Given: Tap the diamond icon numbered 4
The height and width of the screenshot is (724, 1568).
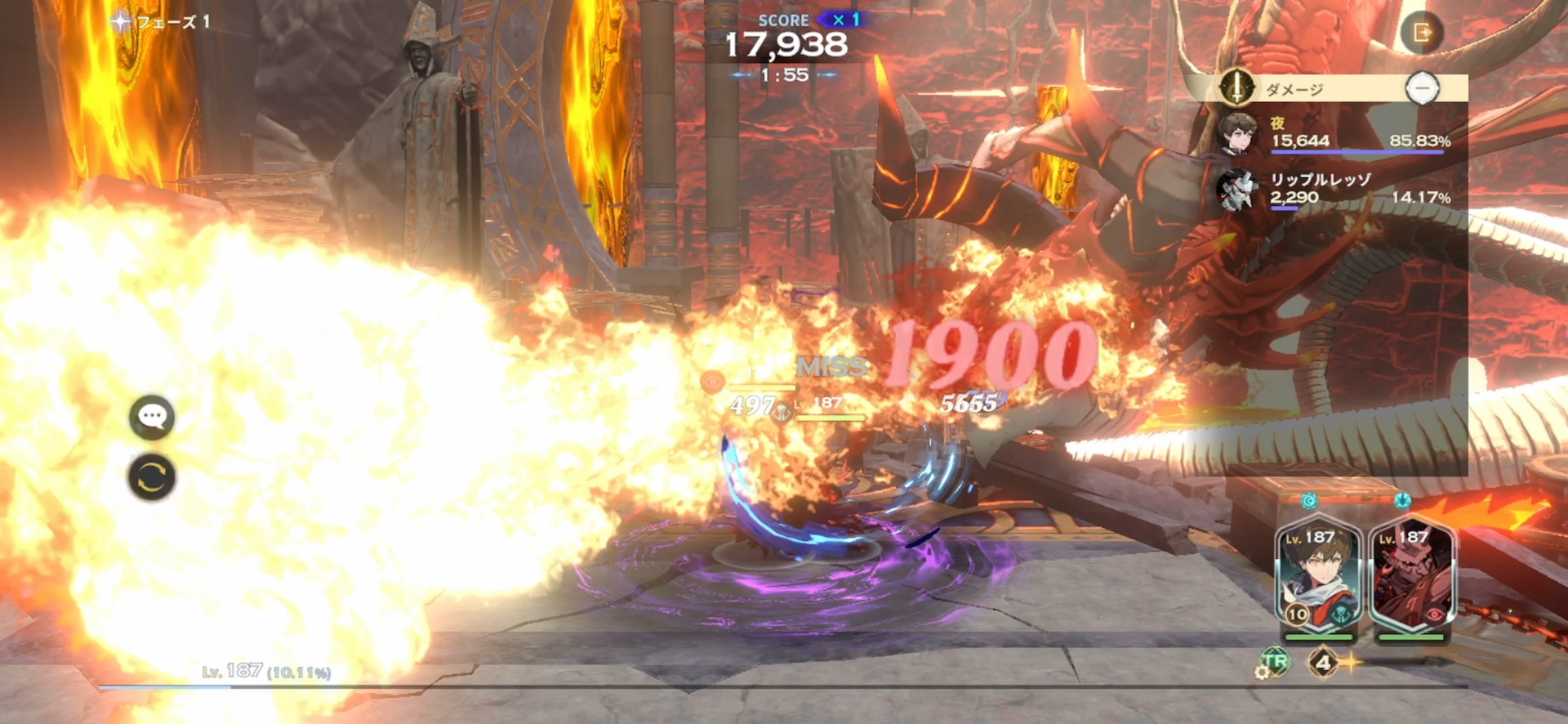Looking at the screenshot, I should pyautogui.click(x=1323, y=663).
